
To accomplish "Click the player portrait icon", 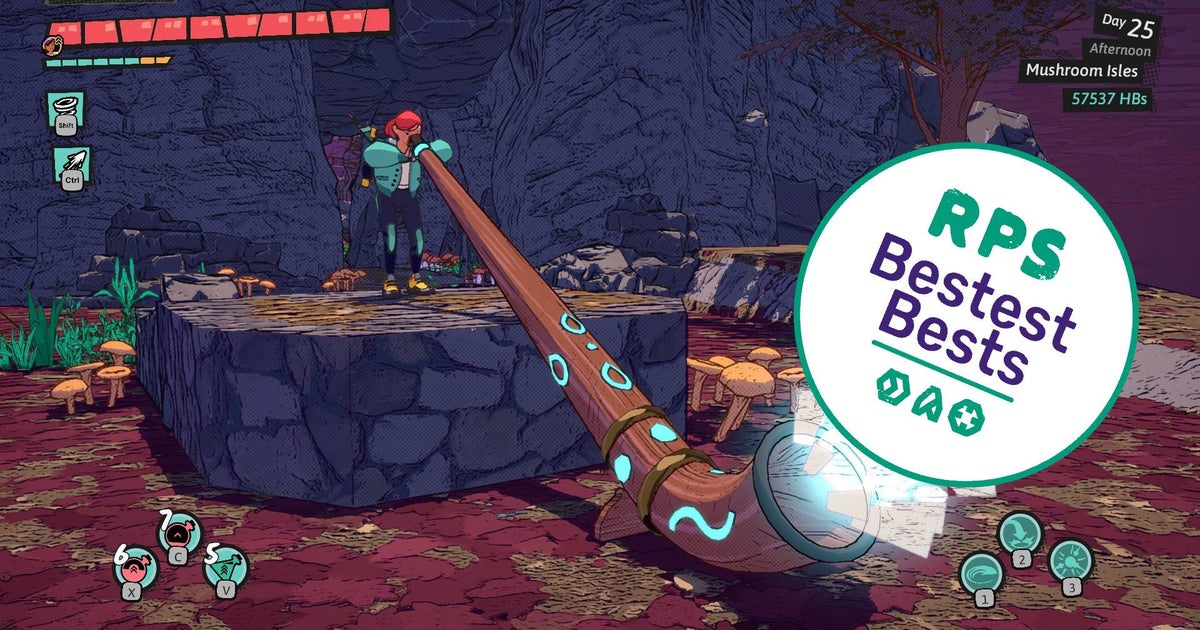I will click(51, 44).
